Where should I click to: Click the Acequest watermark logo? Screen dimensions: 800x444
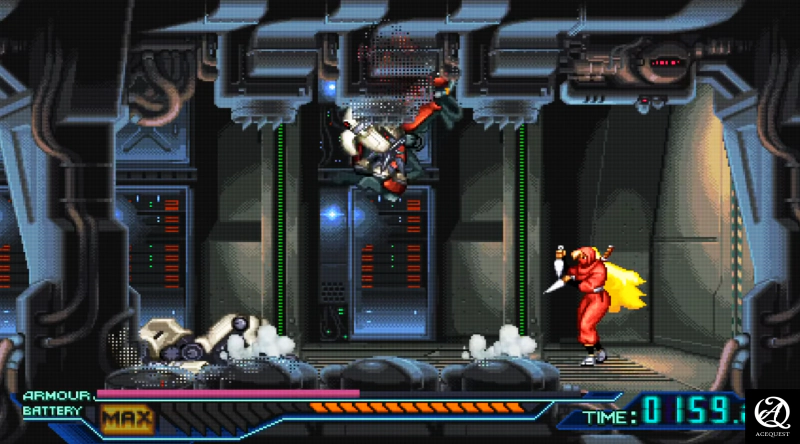(x=772, y=414)
